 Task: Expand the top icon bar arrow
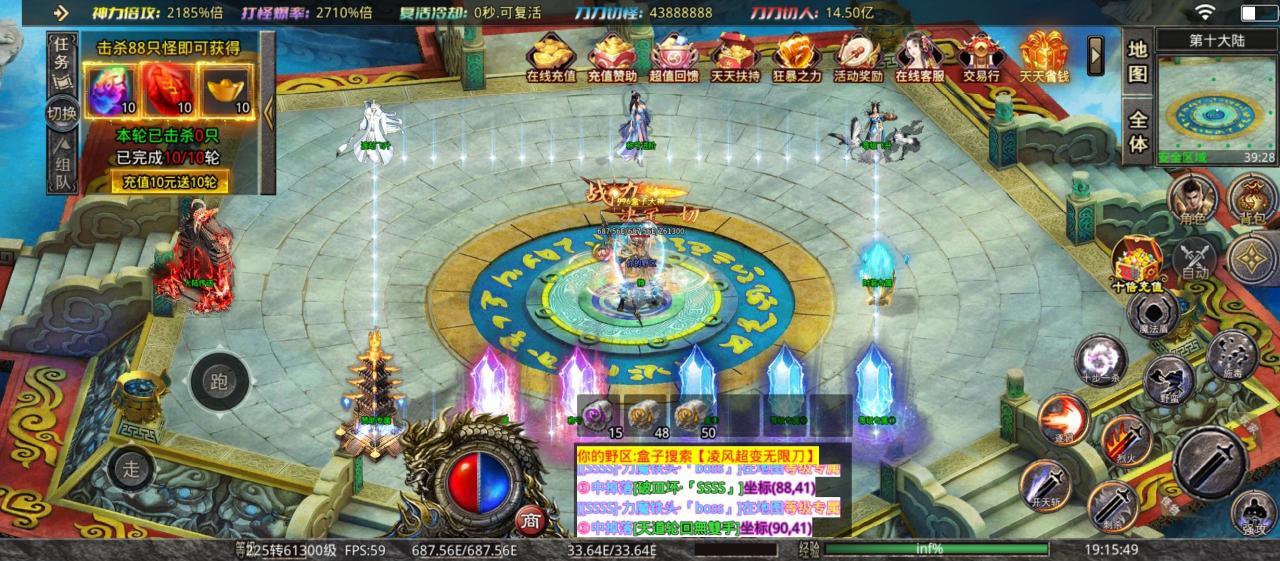pyautogui.click(x=1096, y=52)
